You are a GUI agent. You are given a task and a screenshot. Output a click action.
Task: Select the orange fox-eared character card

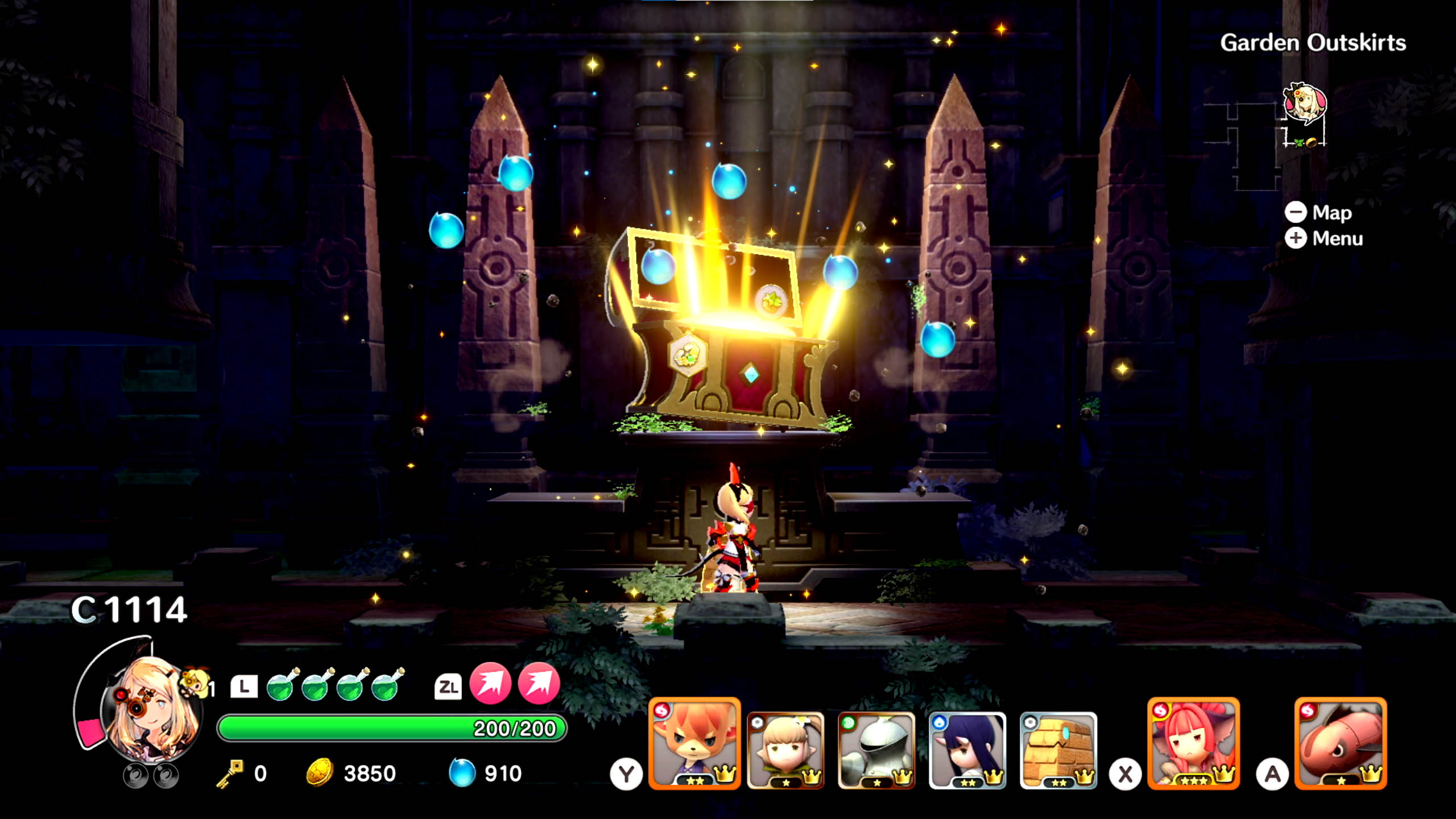coord(694,743)
